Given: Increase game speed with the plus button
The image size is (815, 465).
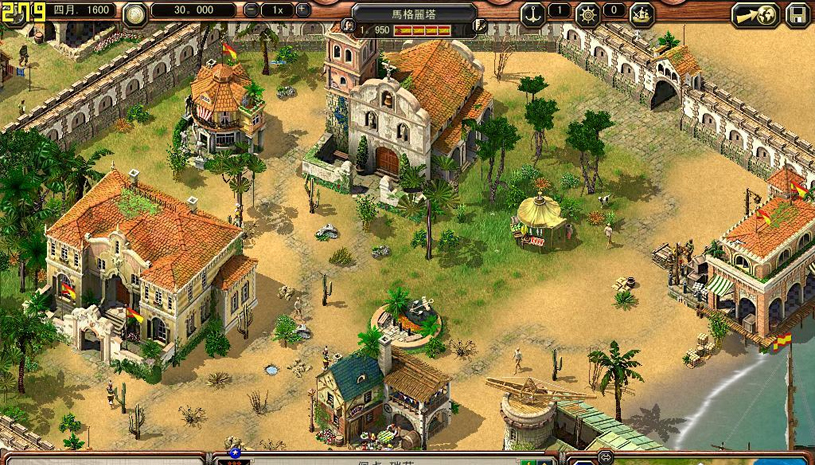Looking at the screenshot, I should point(303,10).
